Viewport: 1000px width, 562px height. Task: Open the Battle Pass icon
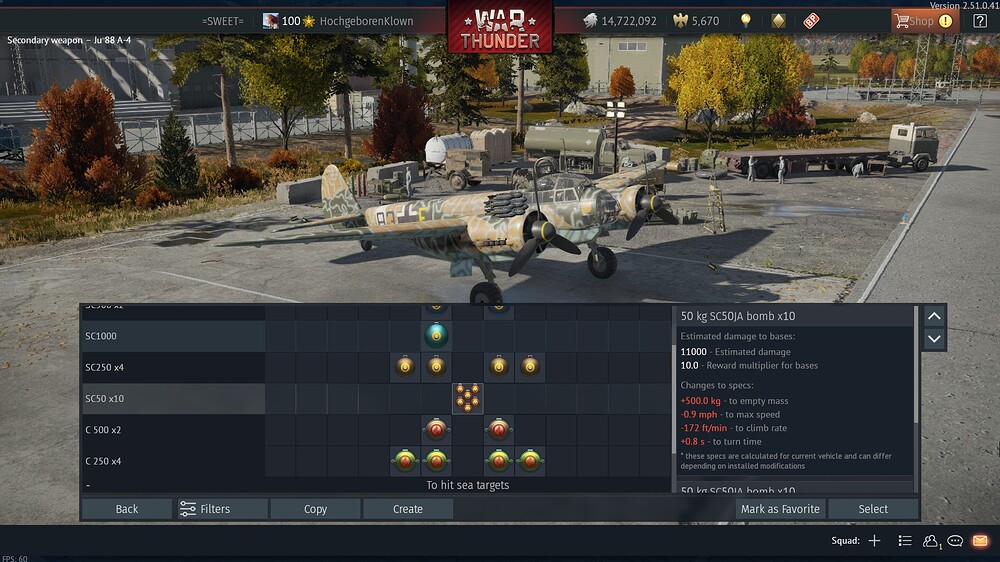(810, 21)
